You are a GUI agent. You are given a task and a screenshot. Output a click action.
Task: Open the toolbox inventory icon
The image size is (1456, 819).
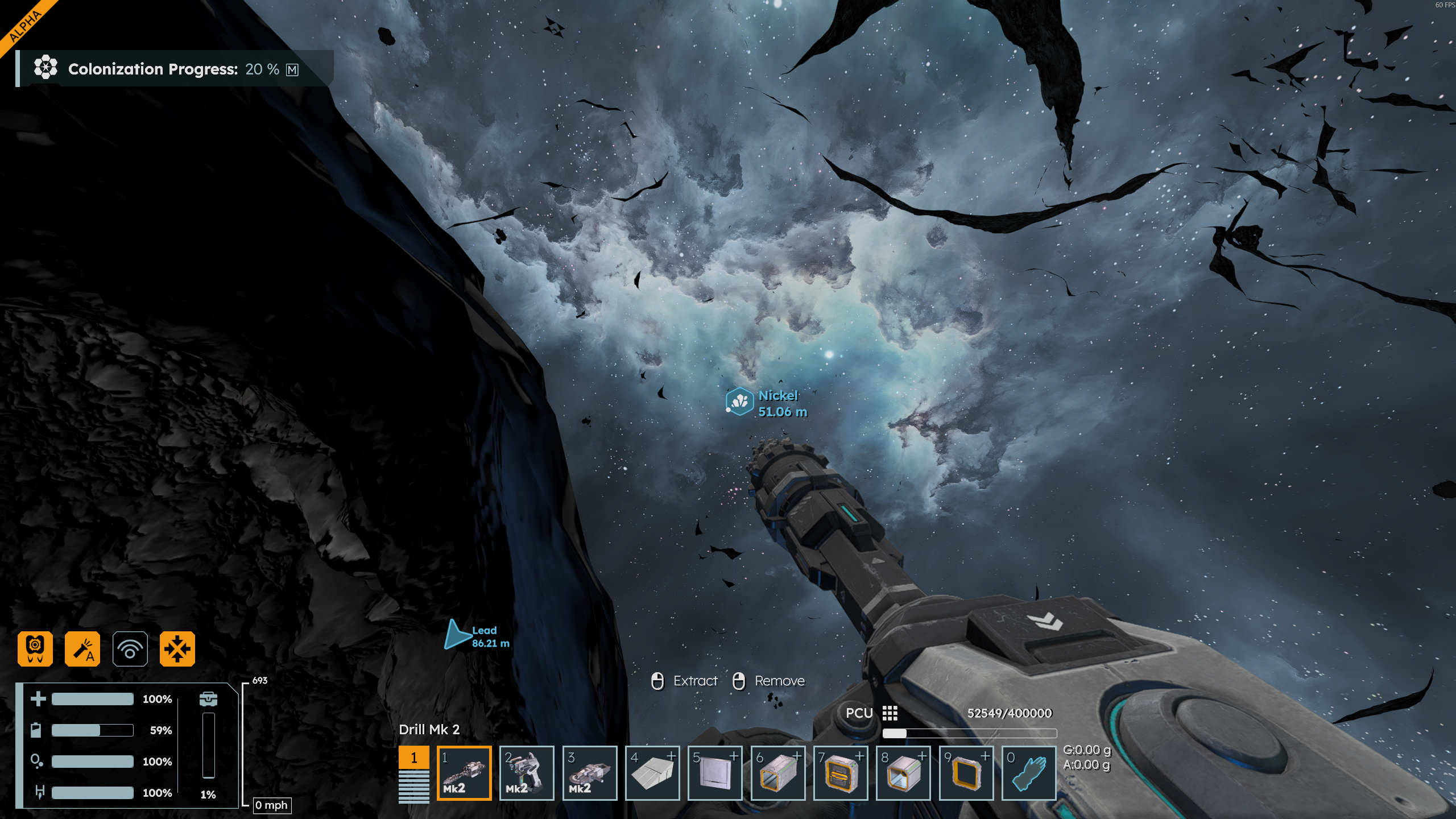pyautogui.click(x=208, y=698)
